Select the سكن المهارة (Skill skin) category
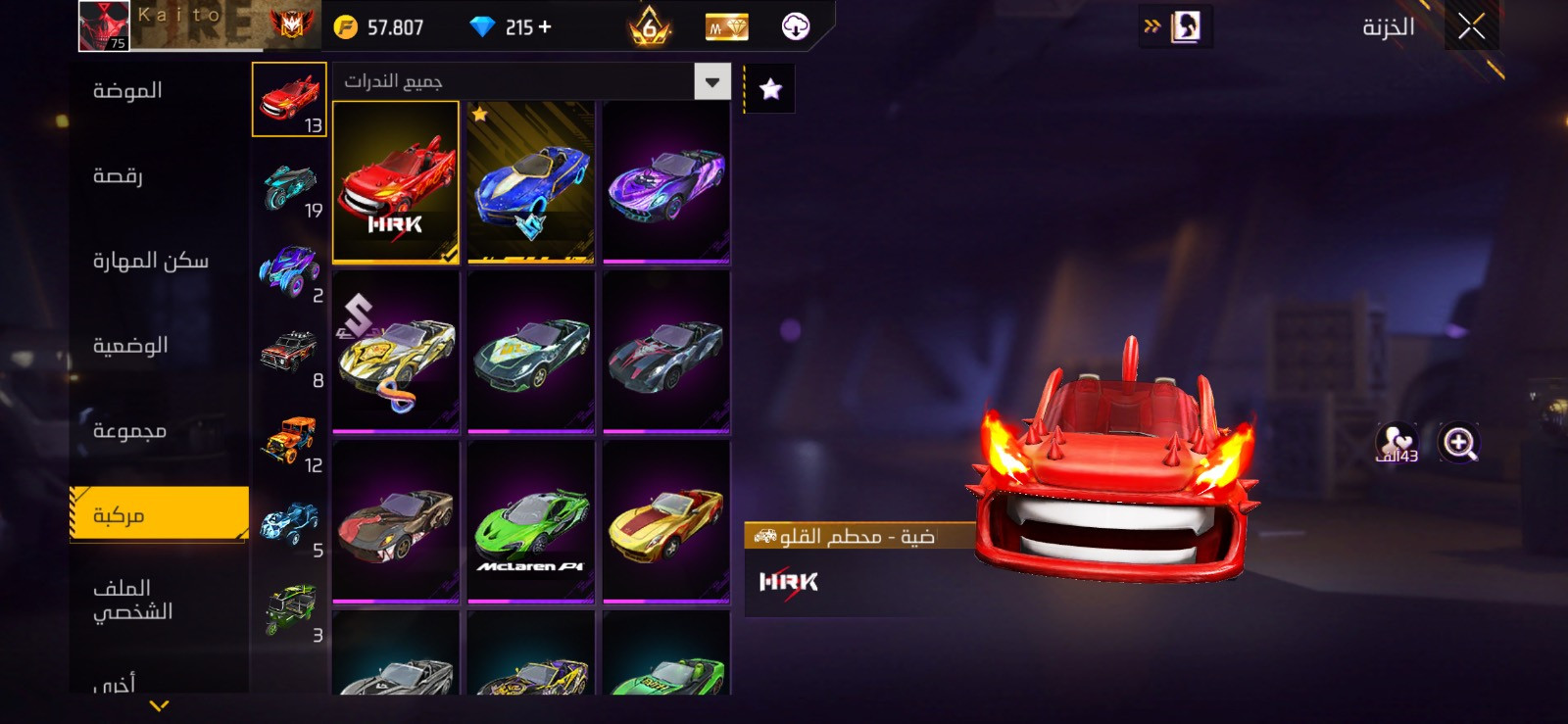 point(150,261)
